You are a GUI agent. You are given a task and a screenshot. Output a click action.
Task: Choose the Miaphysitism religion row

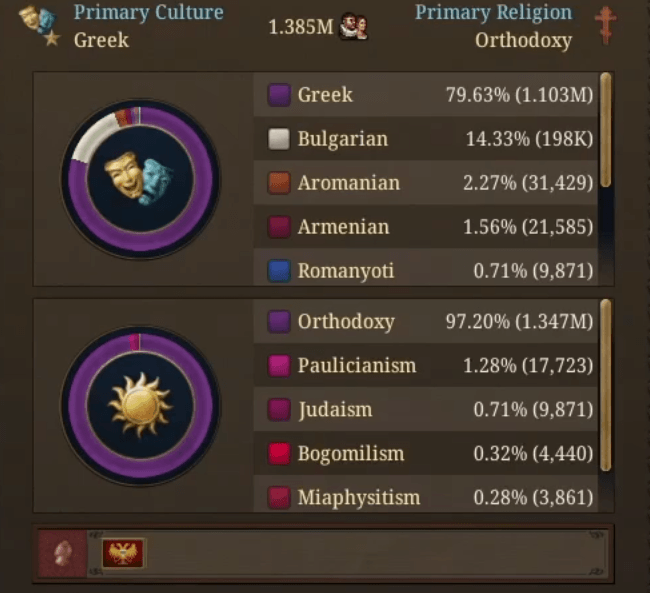pos(425,497)
